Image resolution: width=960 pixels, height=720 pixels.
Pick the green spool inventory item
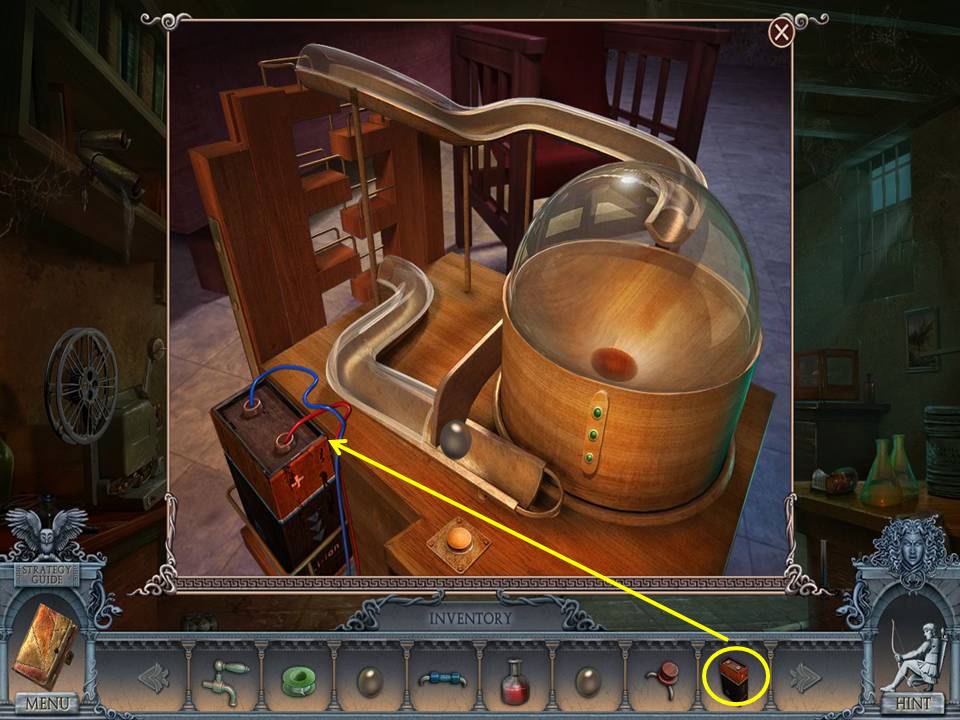coord(297,682)
